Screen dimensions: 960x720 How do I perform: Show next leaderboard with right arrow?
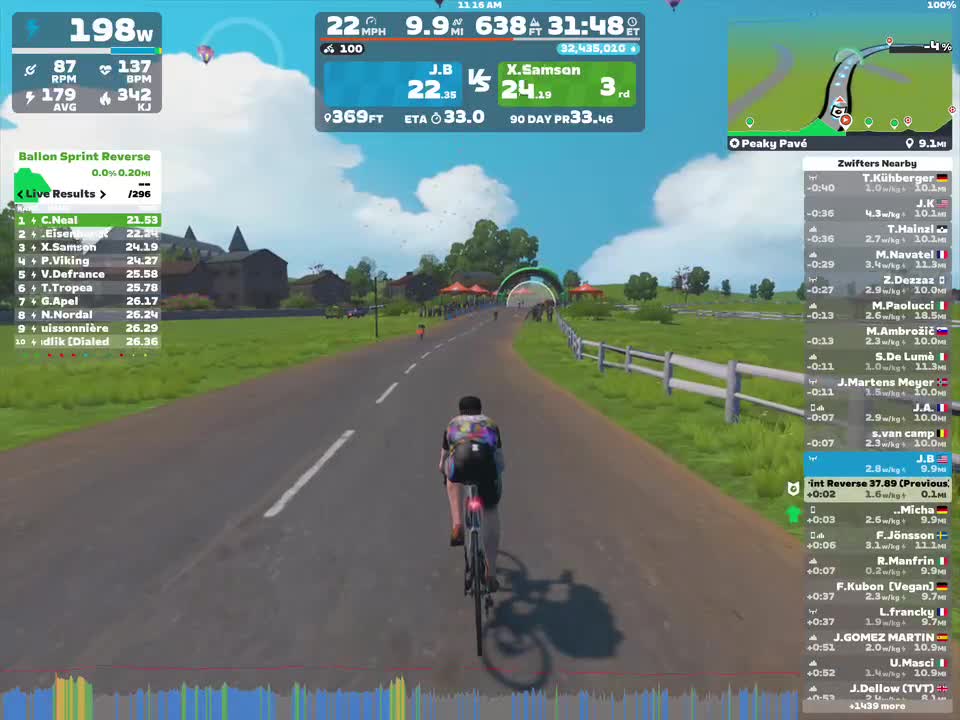[102, 194]
